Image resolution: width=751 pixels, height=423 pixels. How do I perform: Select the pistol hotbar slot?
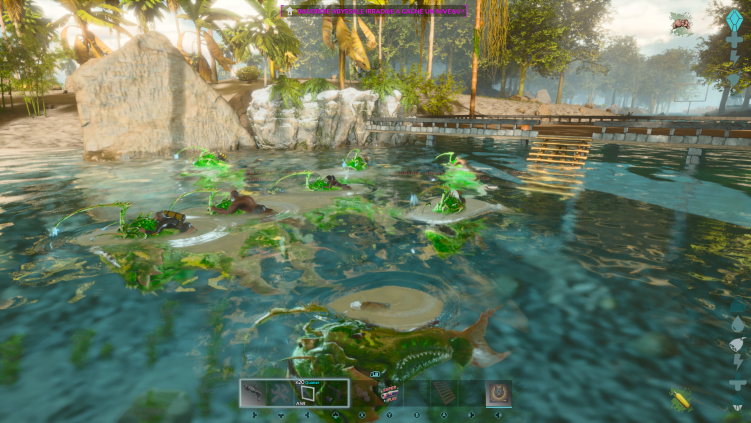pos(254,393)
